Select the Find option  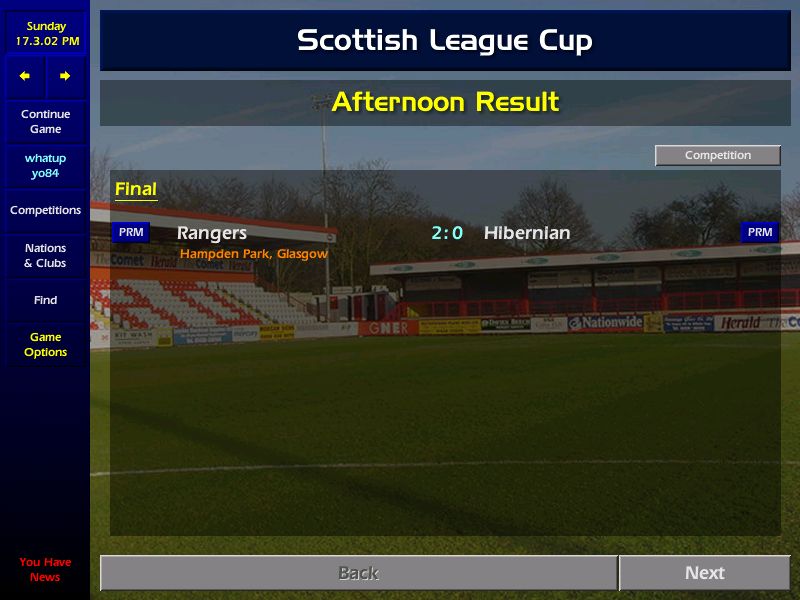(x=45, y=300)
